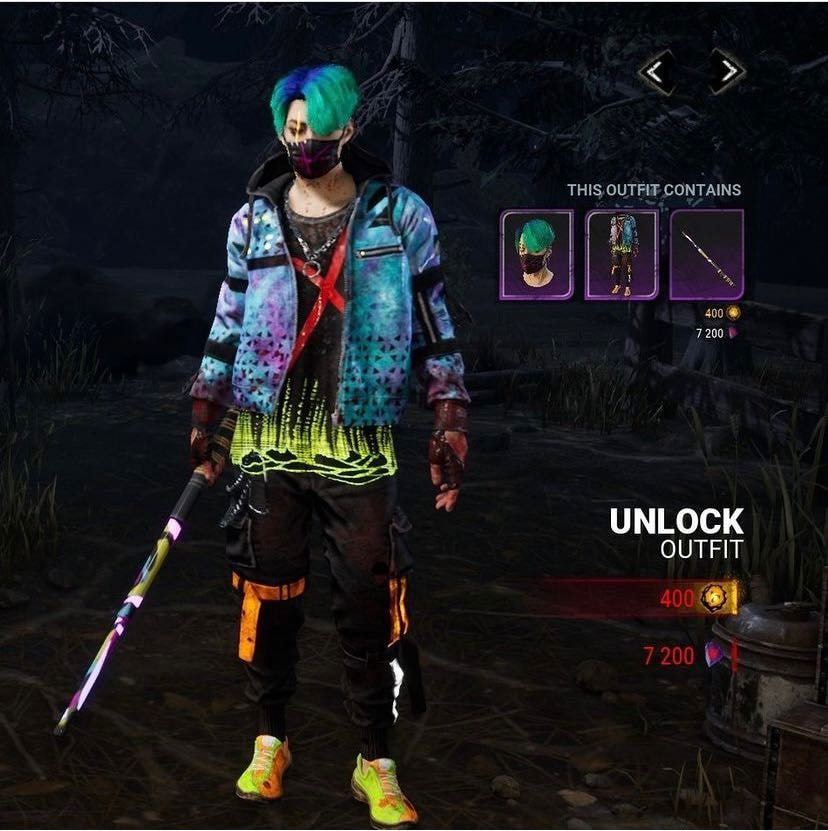828x831 pixels.
Task: Select the blue jacket body piece
Action: pos(622,255)
